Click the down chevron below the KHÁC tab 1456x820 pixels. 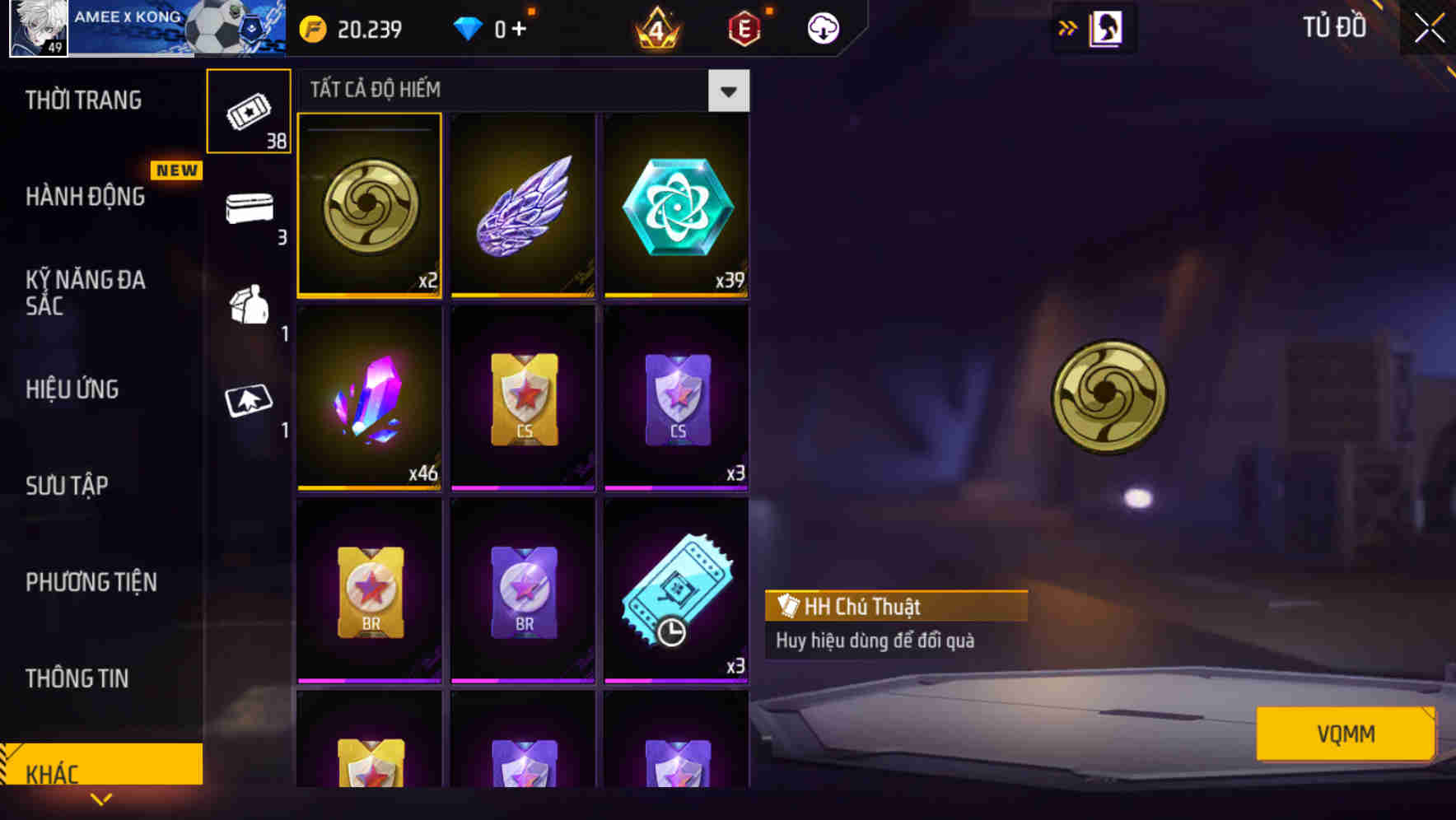coord(101,799)
